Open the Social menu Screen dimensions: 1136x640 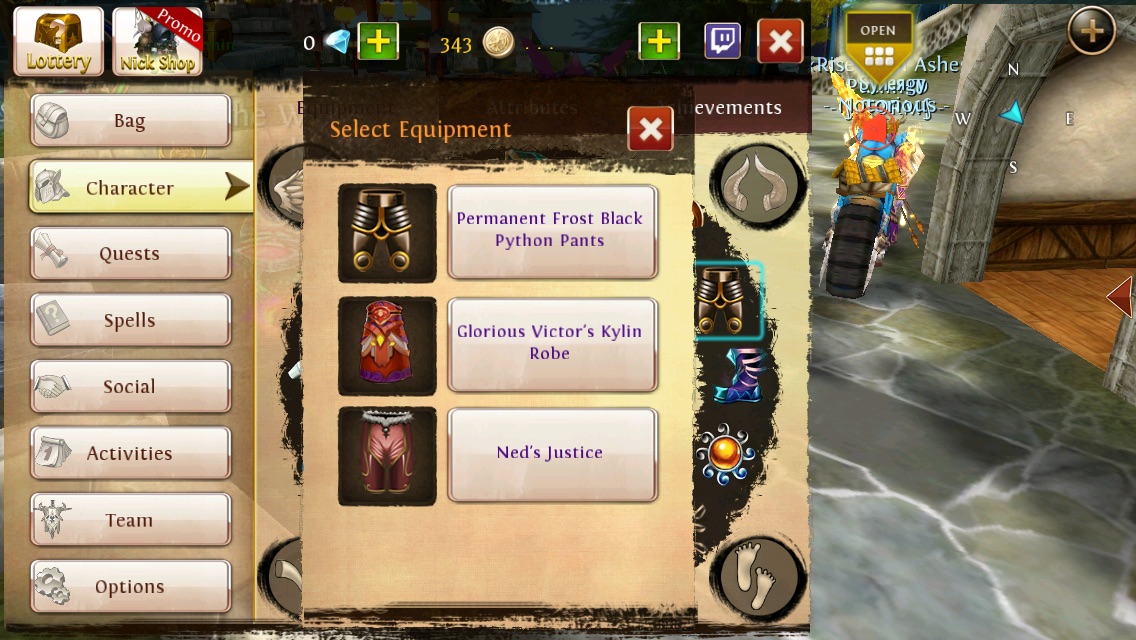pos(131,387)
